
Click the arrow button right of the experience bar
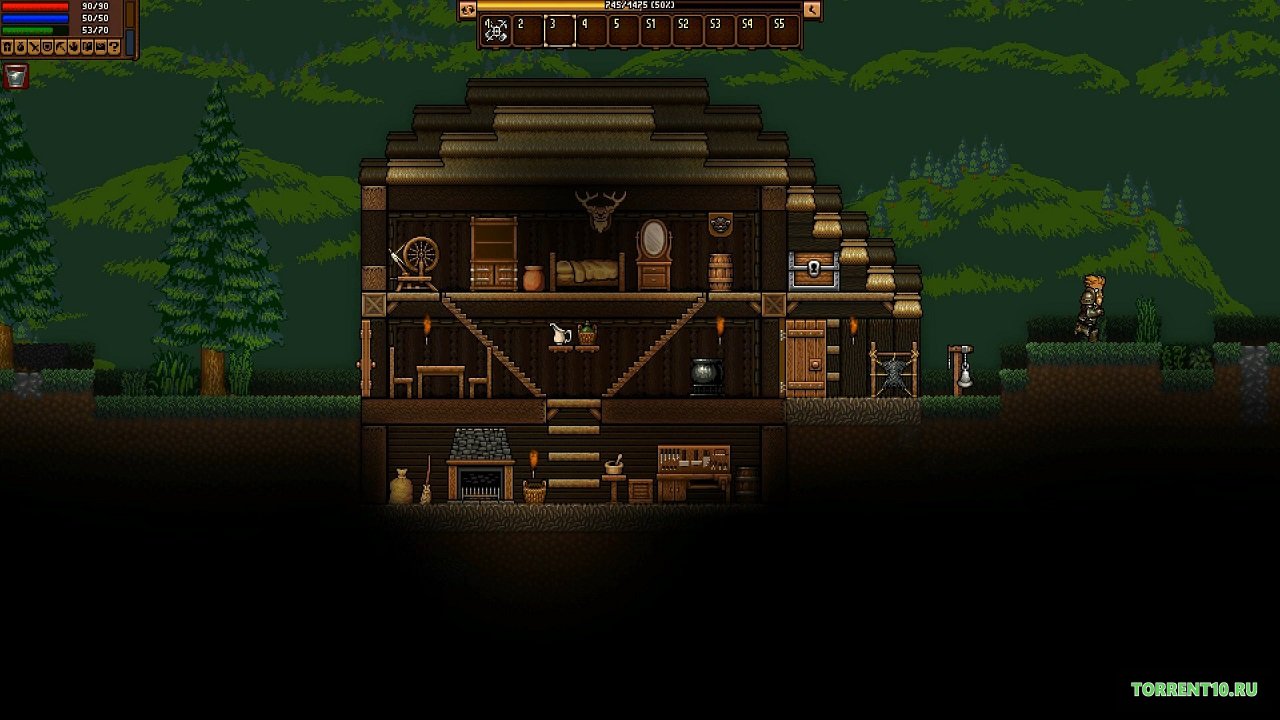pos(812,10)
